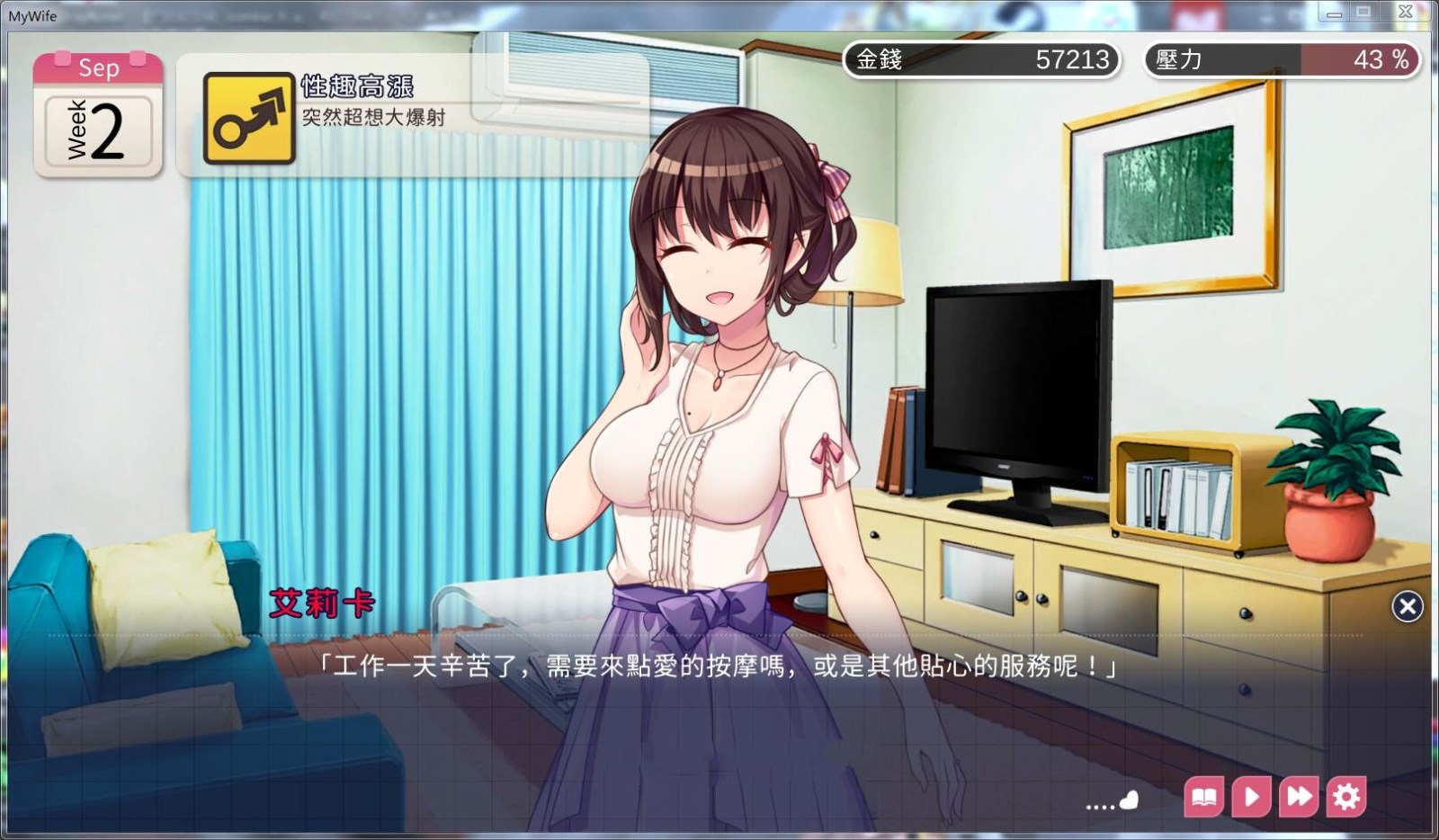The height and width of the screenshot is (840, 1439).
Task: Enable auto-play with the play icon
Action: (1251, 796)
